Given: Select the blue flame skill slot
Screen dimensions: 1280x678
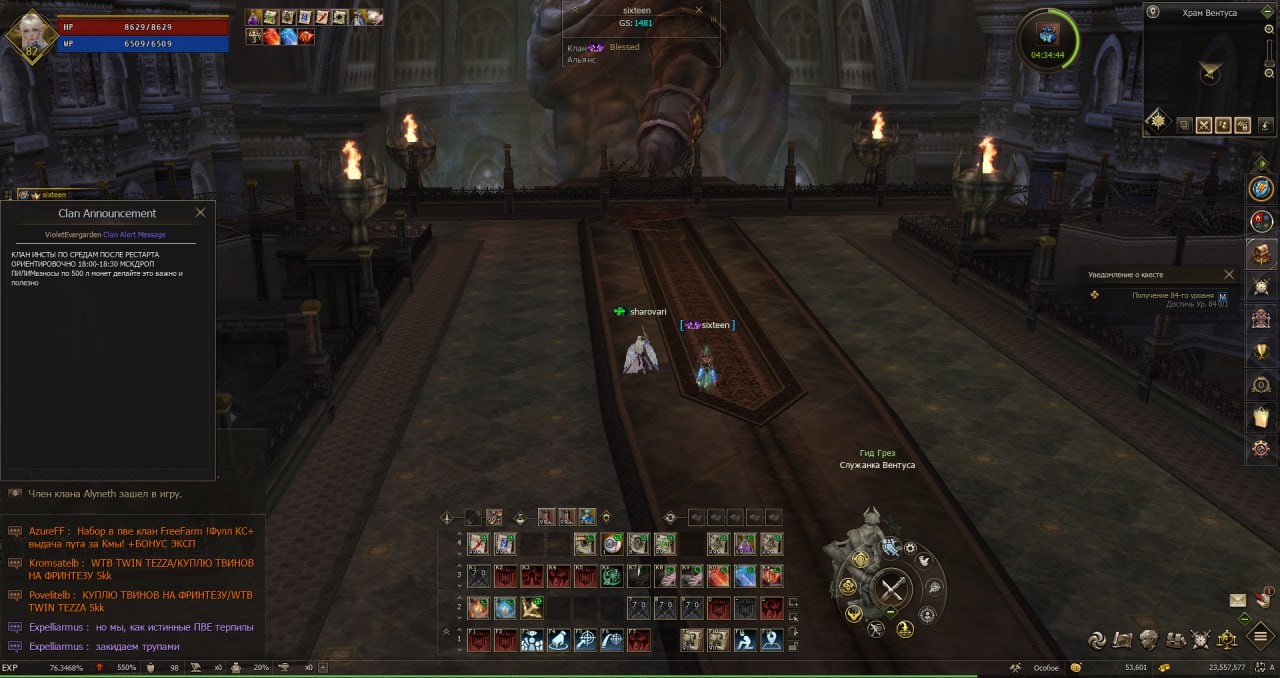Looking at the screenshot, I should 505,608.
